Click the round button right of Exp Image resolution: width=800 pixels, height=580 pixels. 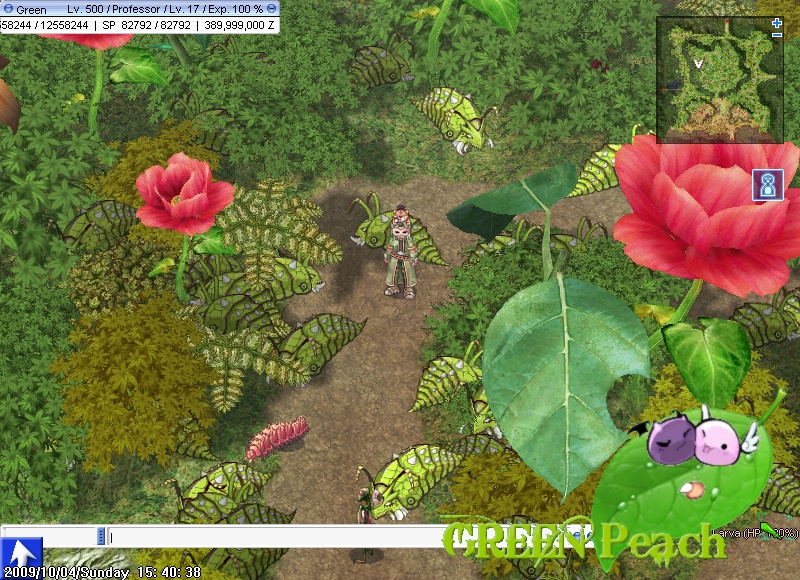[272, 8]
